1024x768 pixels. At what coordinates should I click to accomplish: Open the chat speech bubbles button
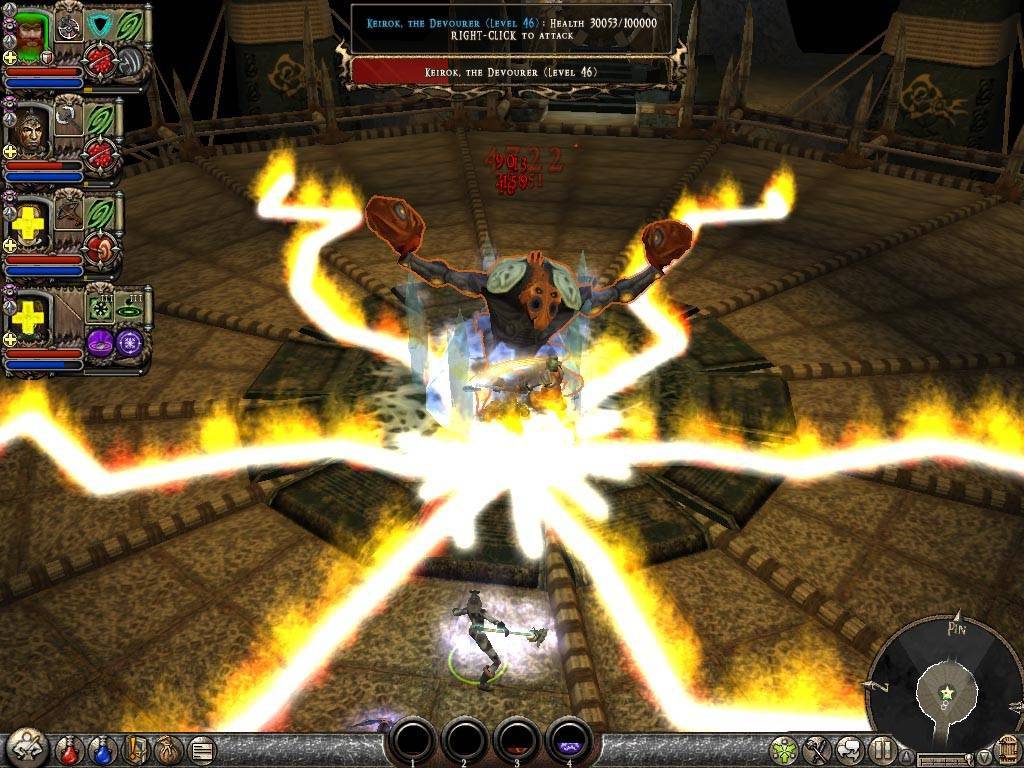pyautogui.click(x=850, y=749)
